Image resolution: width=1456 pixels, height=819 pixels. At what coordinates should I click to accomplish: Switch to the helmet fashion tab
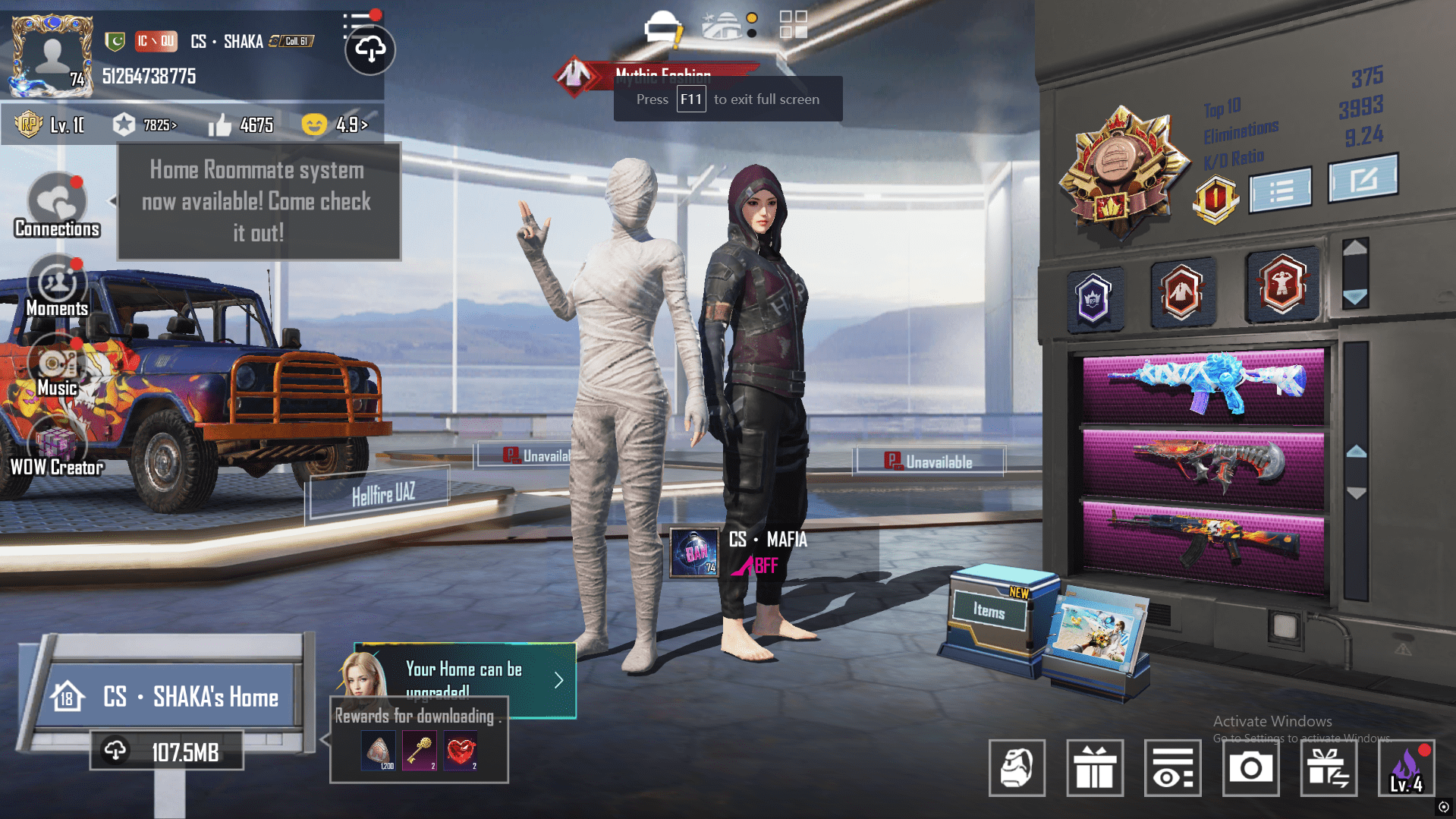pos(661,24)
